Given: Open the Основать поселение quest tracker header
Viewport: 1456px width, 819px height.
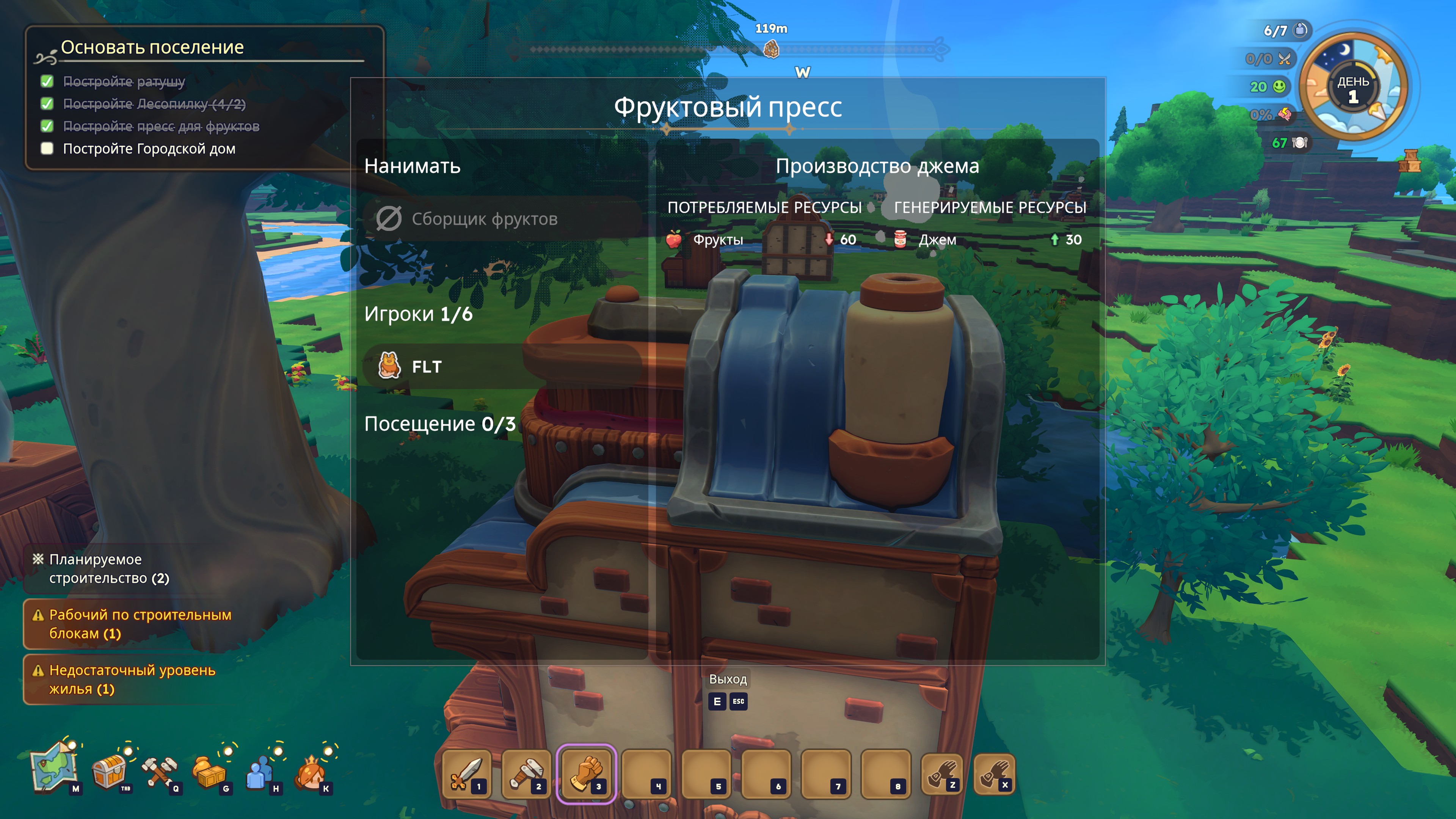Looking at the screenshot, I should pos(152,47).
